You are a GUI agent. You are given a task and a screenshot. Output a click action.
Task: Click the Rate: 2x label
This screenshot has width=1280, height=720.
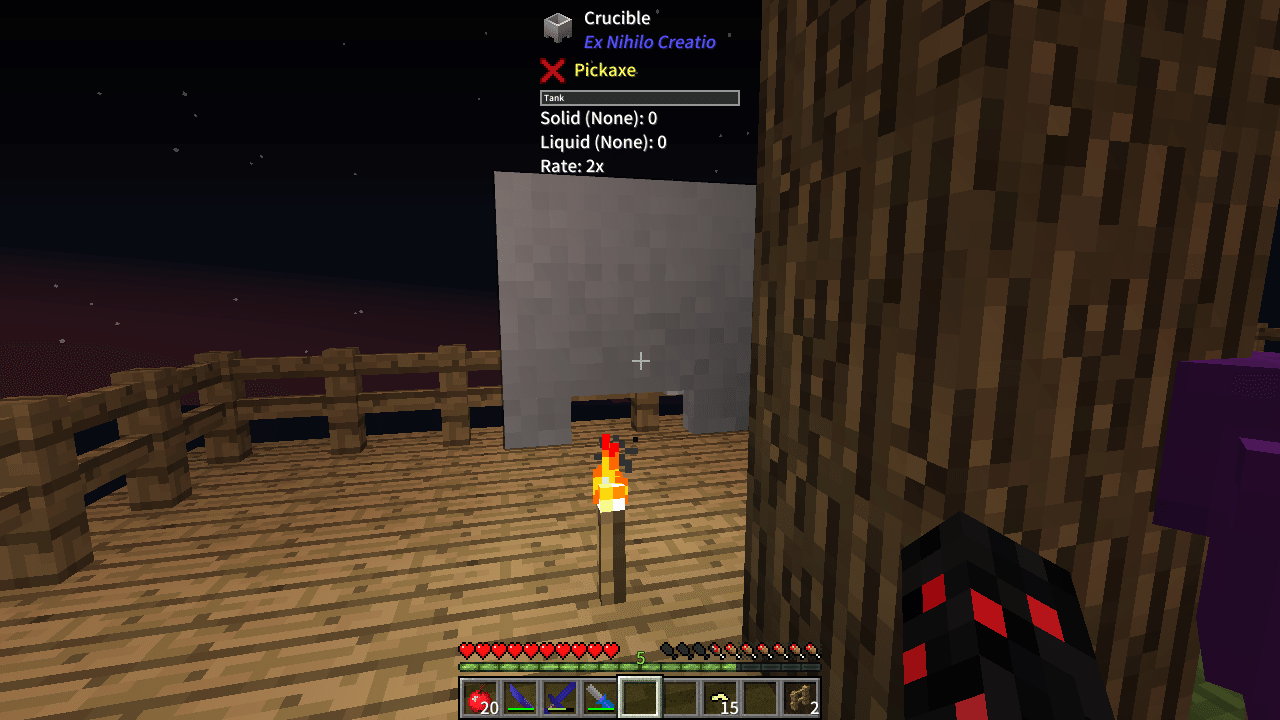coord(571,166)
